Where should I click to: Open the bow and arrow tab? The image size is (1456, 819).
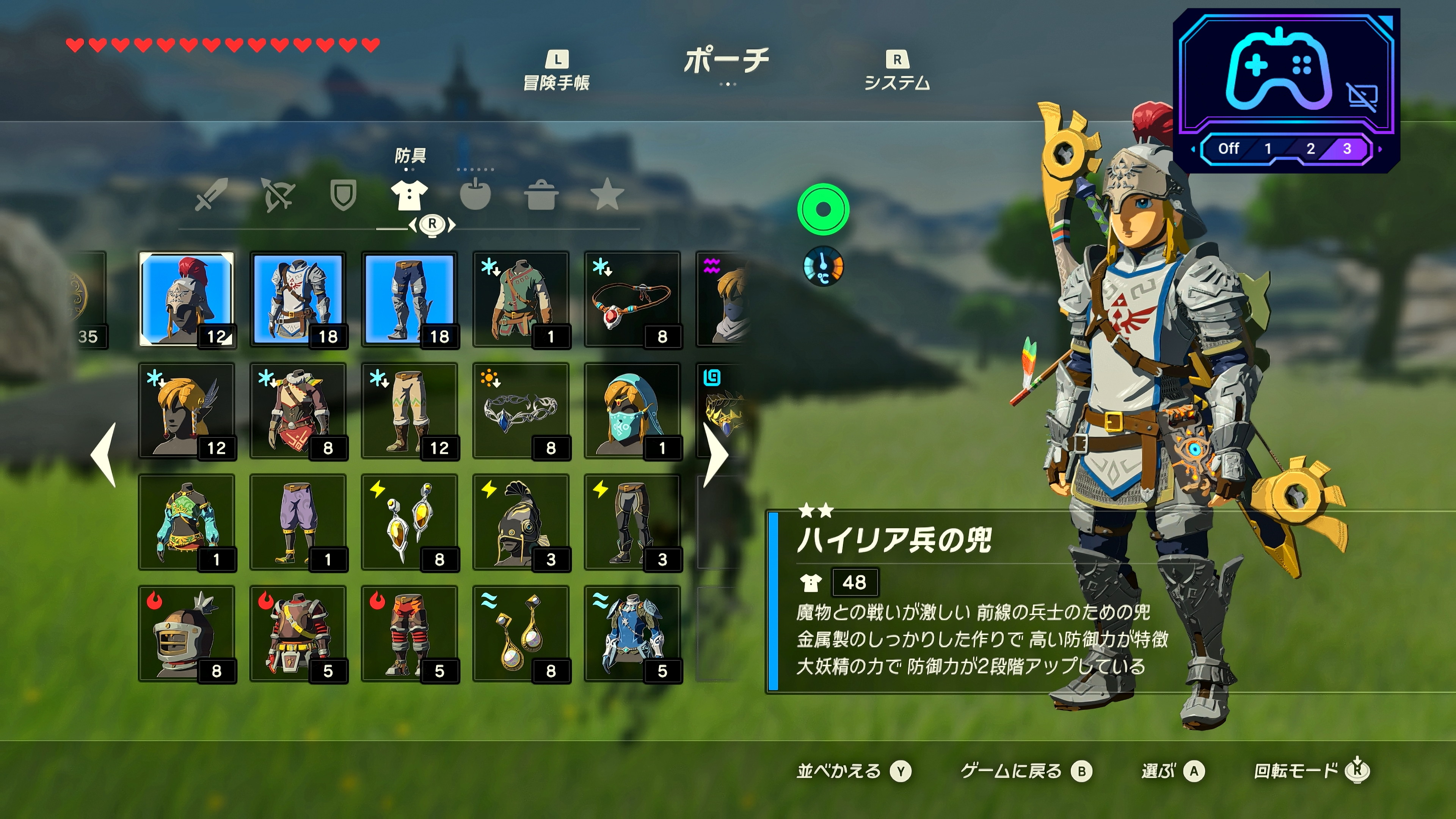click(x=278, y=195)
